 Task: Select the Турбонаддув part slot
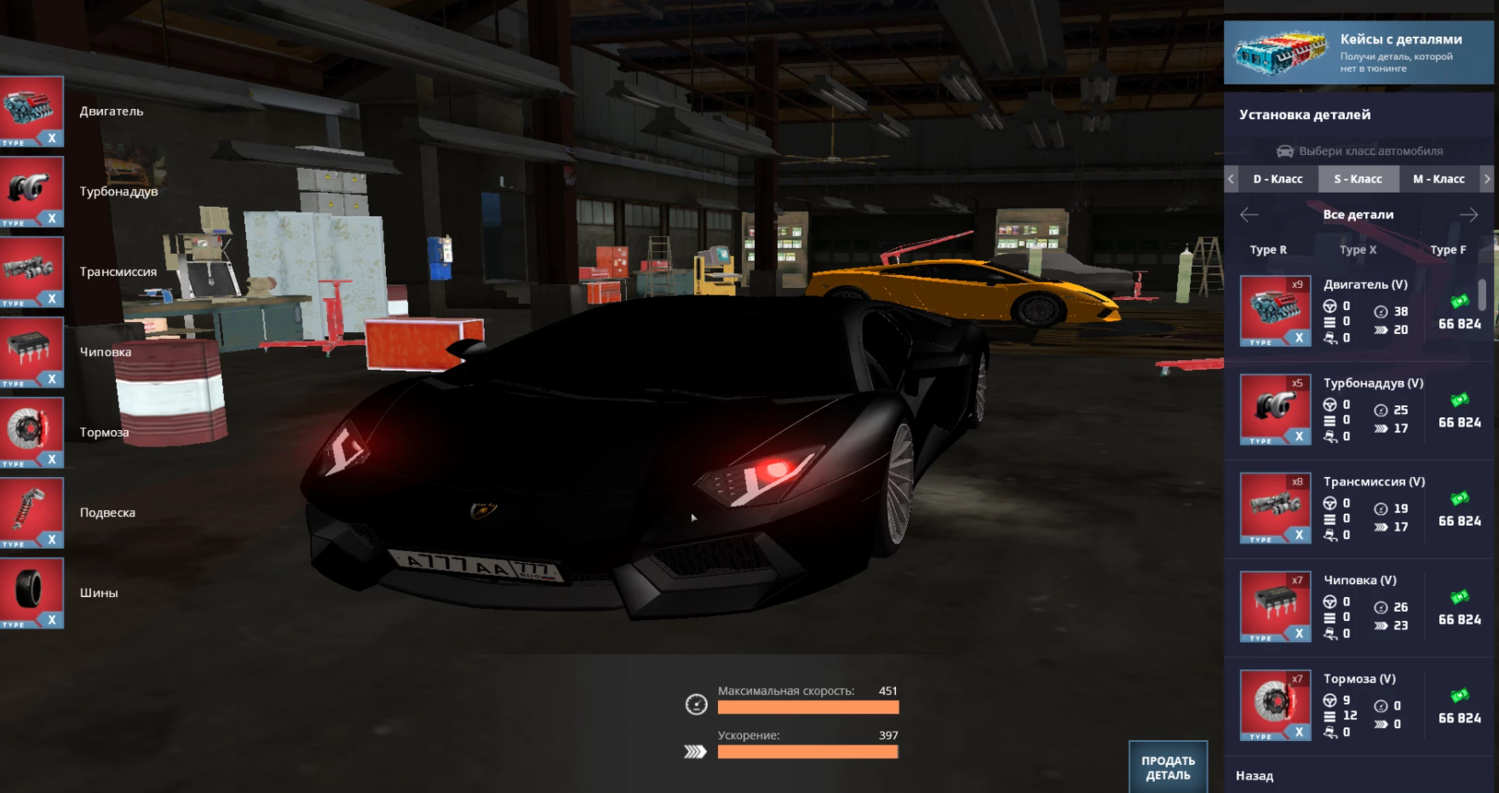[x=33, y=192]
